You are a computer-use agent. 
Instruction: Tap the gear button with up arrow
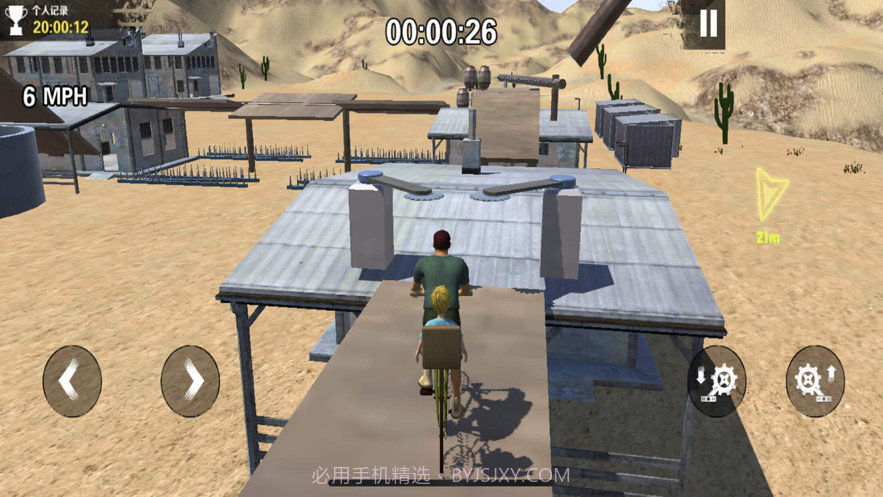tap(814, 381)
